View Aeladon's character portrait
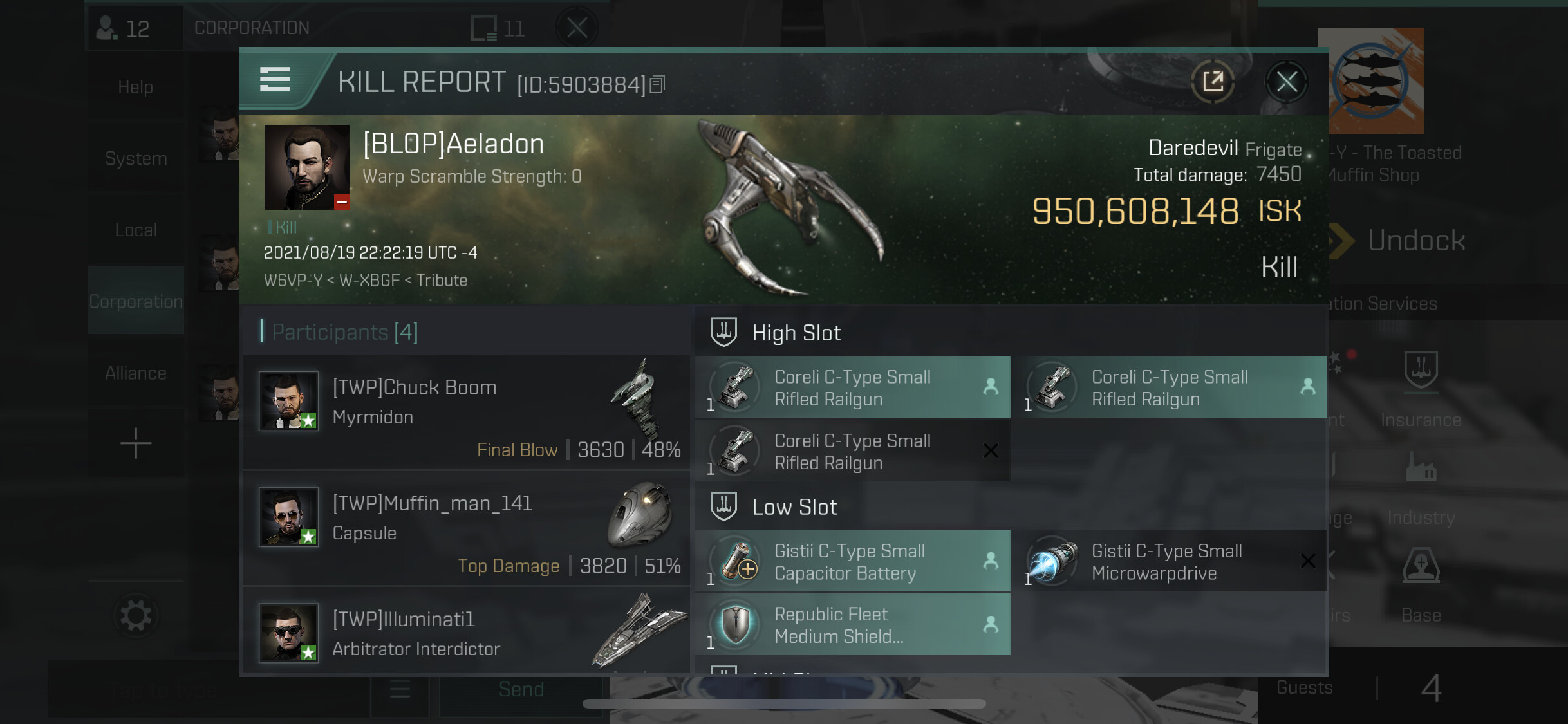 pyautogui.click(x=306, y=167)
